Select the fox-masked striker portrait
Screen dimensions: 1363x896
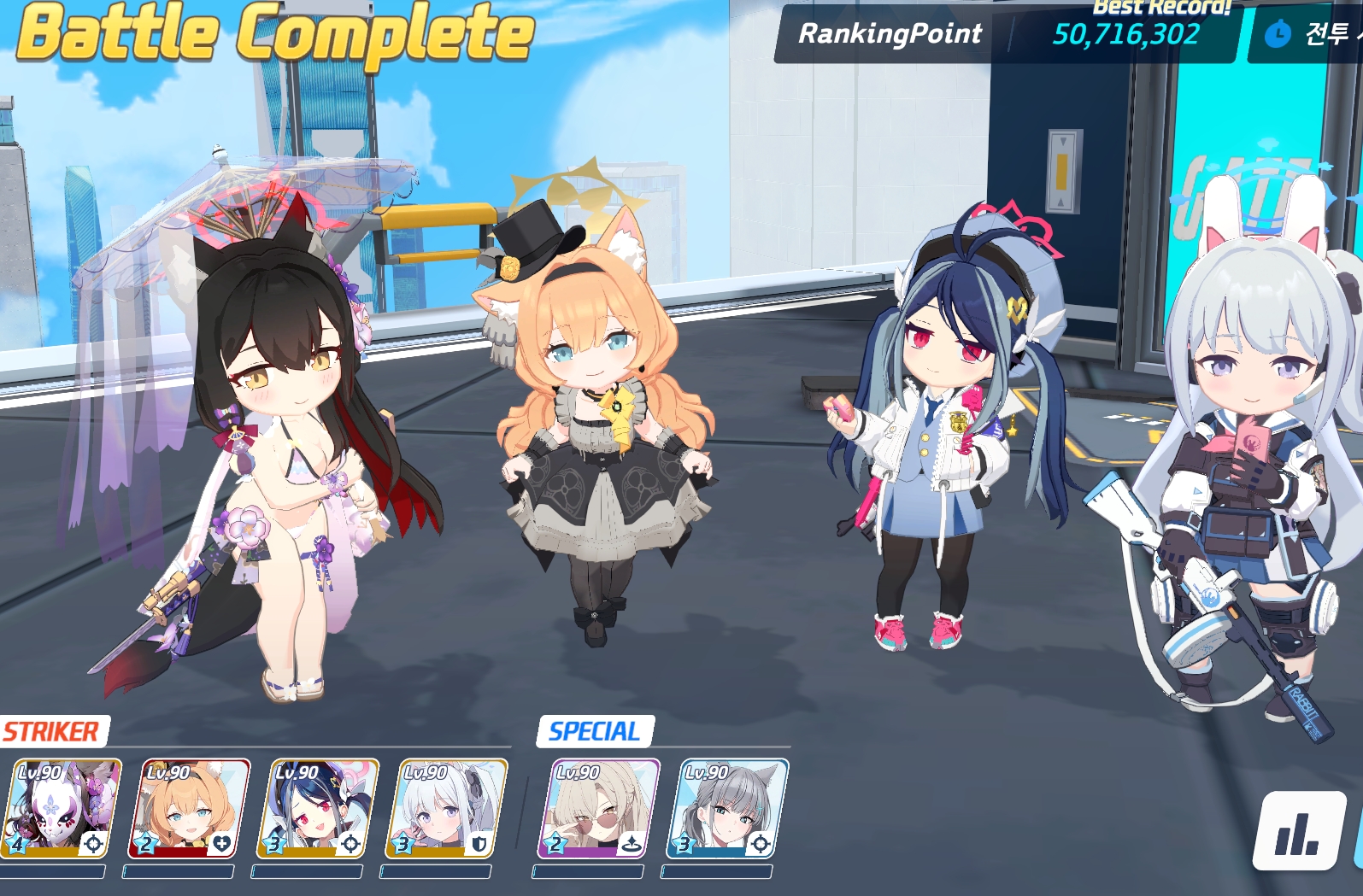point(62,809)
